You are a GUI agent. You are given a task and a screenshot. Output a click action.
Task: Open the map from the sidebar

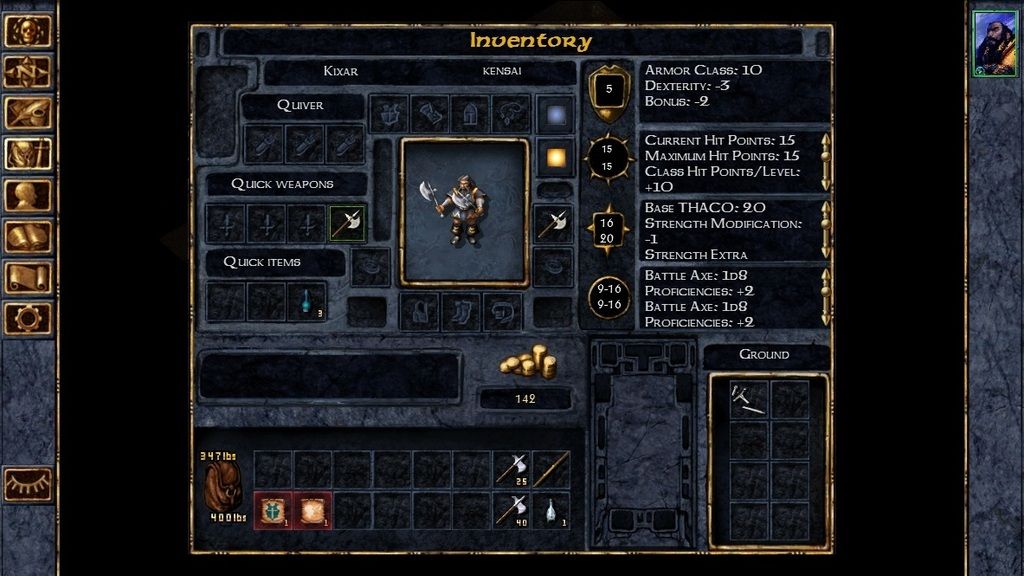click(28, 71)
